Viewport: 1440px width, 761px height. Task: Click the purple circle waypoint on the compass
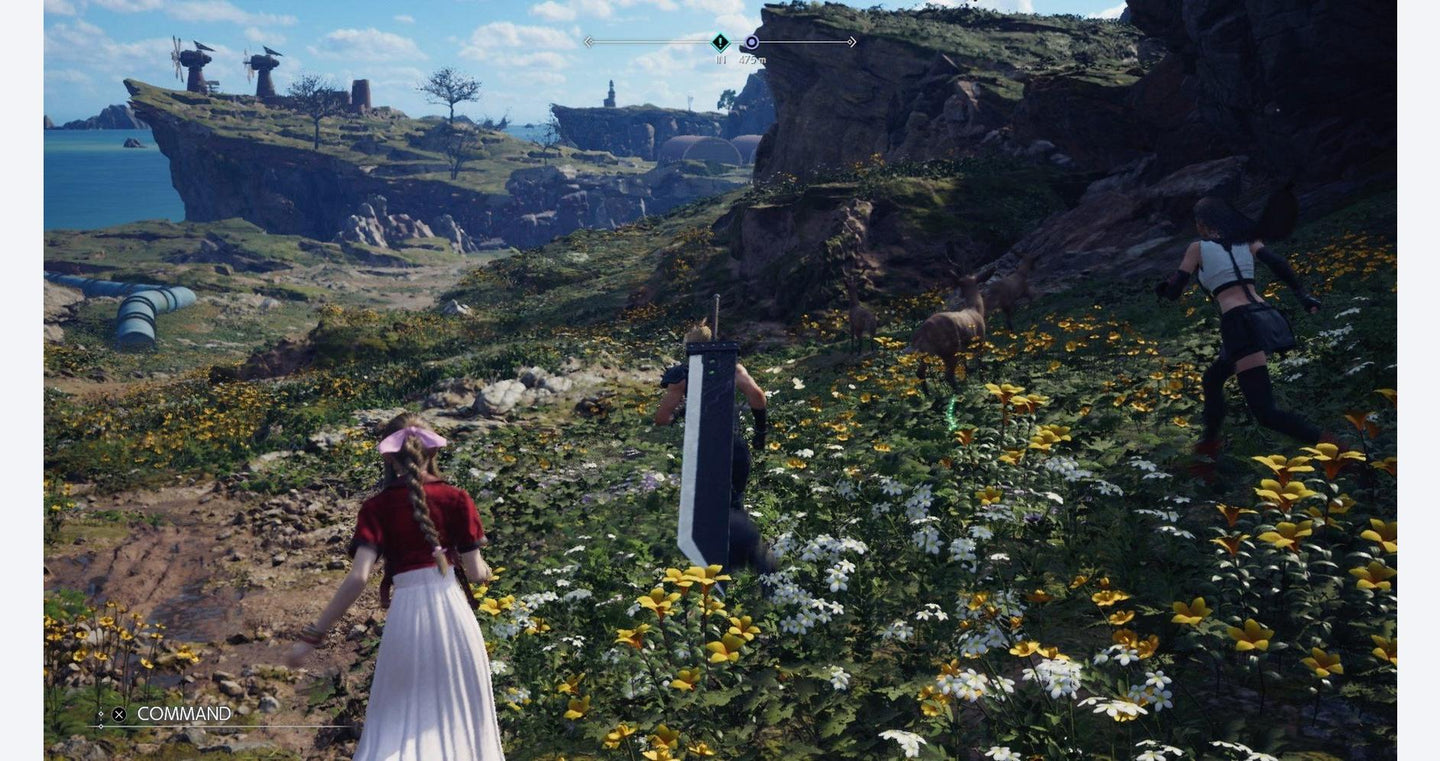[752, 42]
